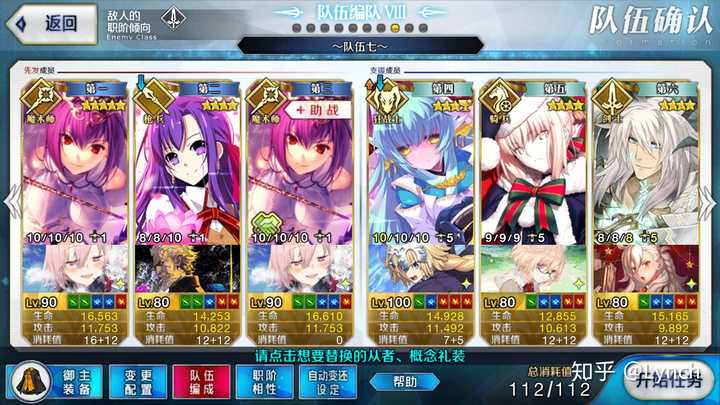Open the 帮助 help button
720x405 pixels.
click(x=403, y=381)
